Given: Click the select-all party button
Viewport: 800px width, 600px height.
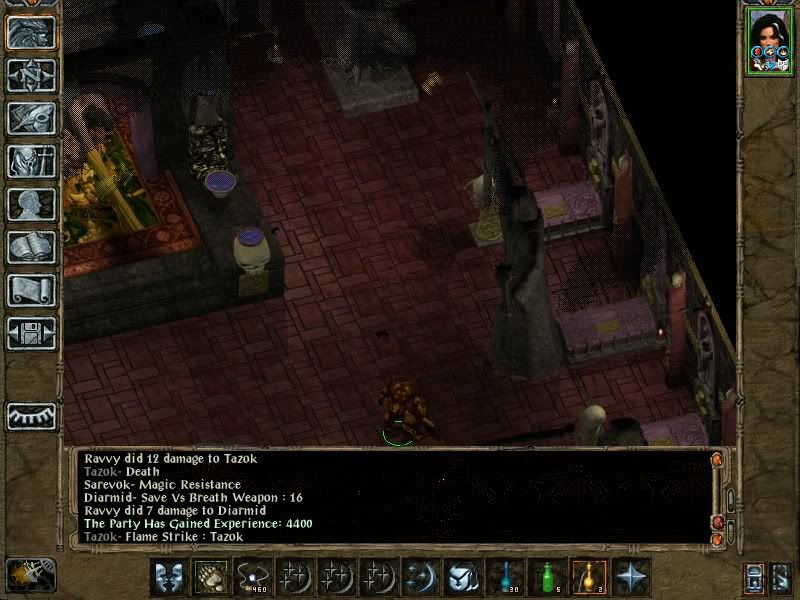Looking at the screenshot, I should pyautogui.click(x=781, y=578).
